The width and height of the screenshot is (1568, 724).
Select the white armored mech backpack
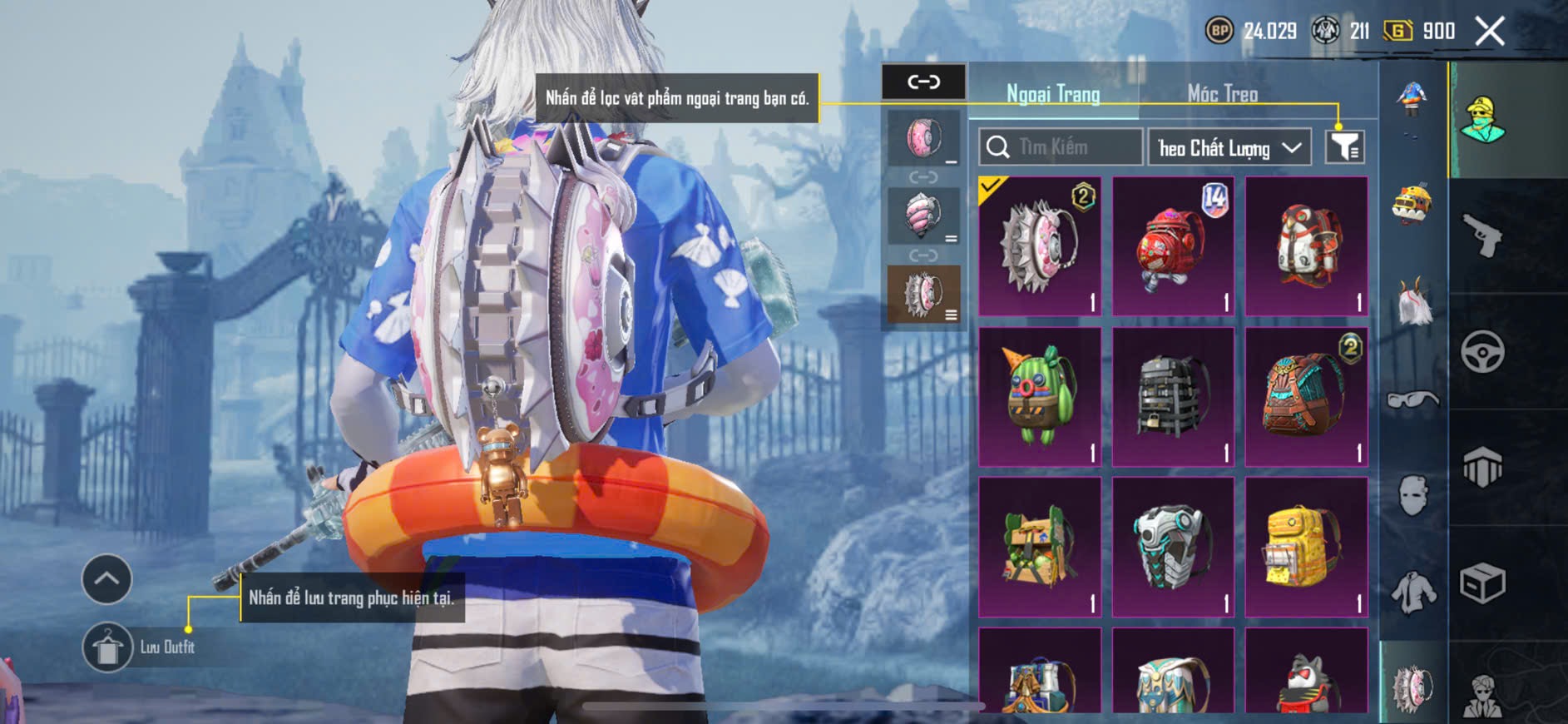point(1173,547)
